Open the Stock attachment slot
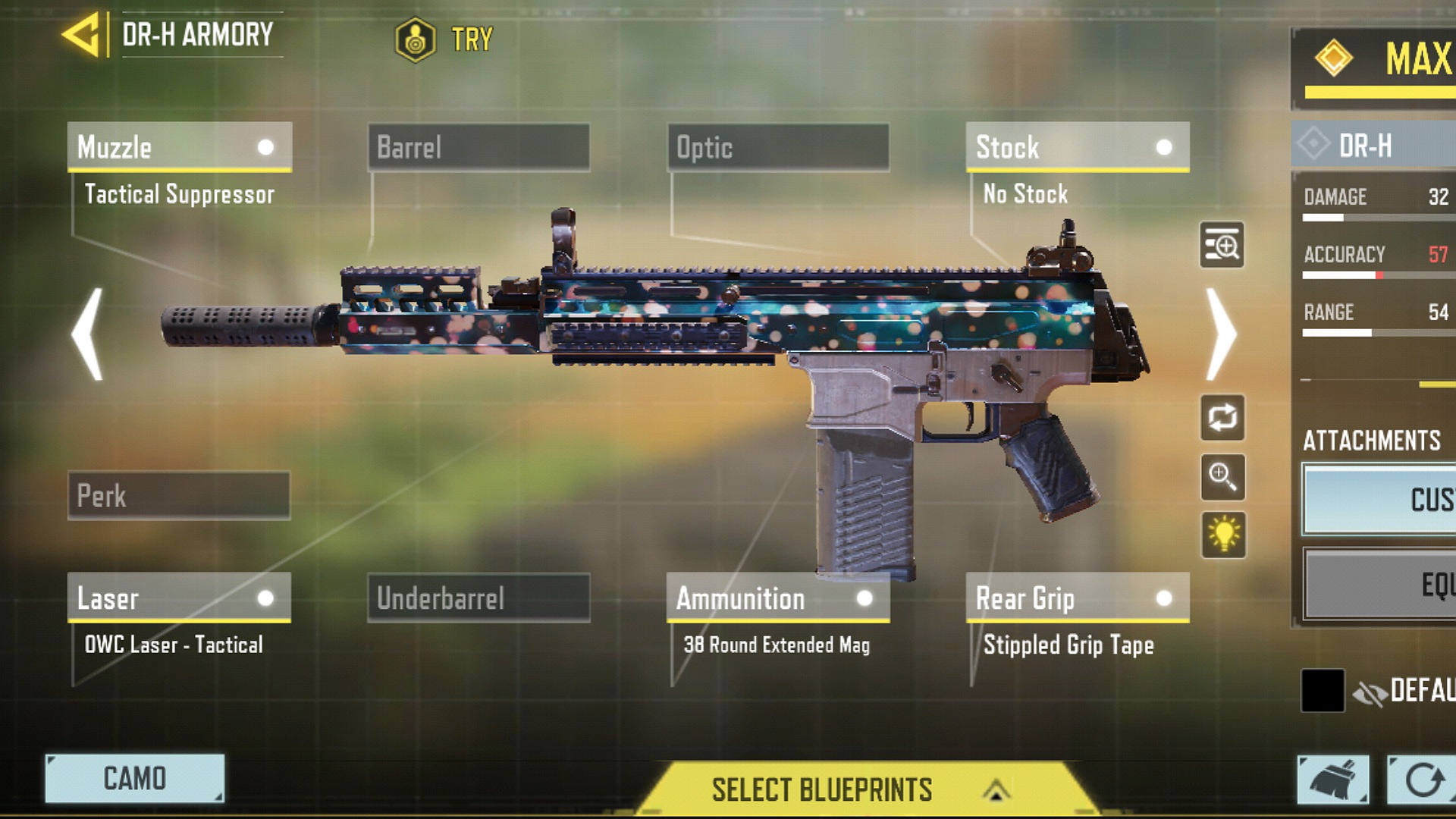 1077,147
